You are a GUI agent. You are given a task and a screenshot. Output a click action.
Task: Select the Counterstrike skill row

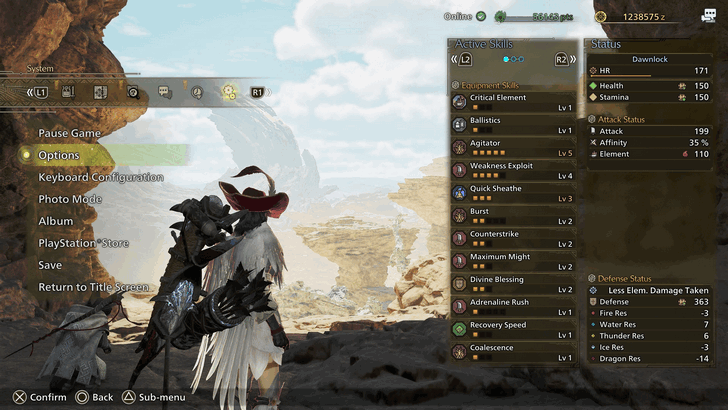[513, 239]
